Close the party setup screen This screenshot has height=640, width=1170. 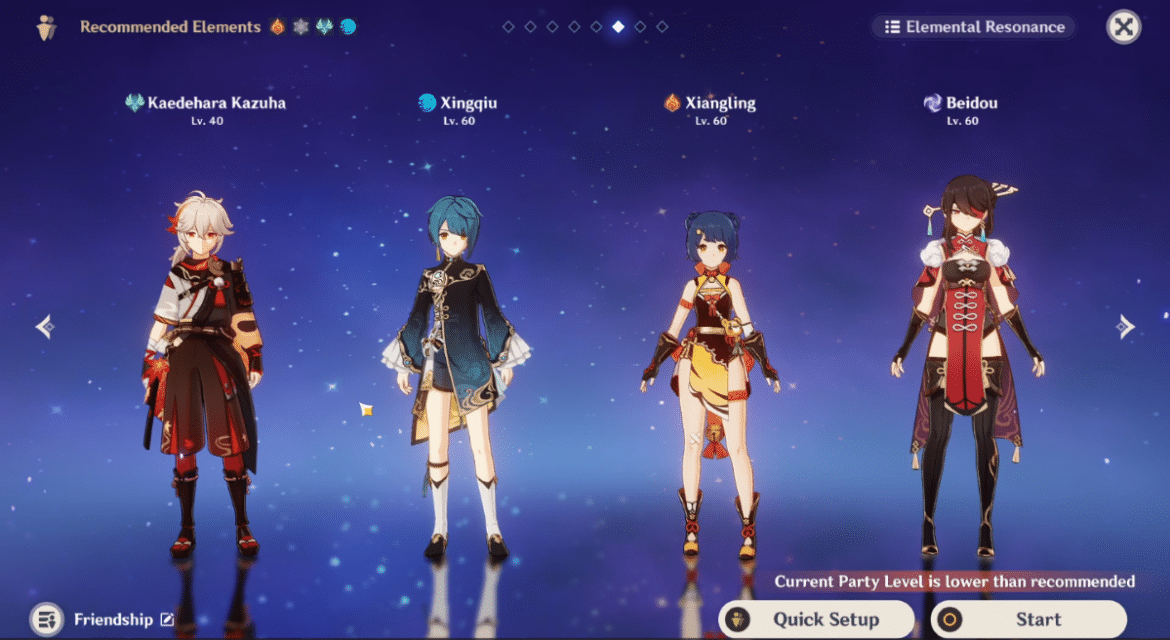1124,27
